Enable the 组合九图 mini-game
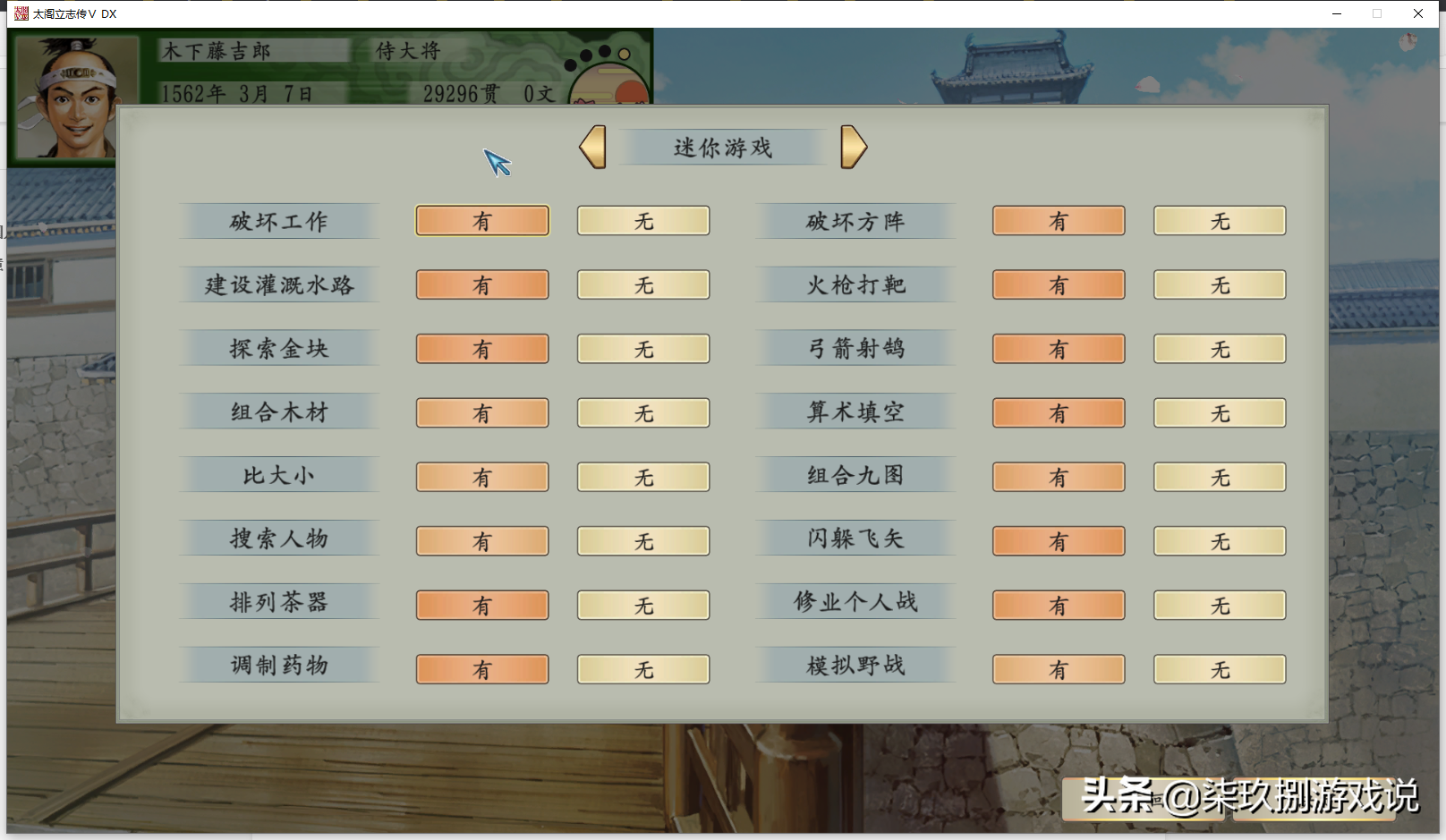1446x840 pixels. point(1059,477)
